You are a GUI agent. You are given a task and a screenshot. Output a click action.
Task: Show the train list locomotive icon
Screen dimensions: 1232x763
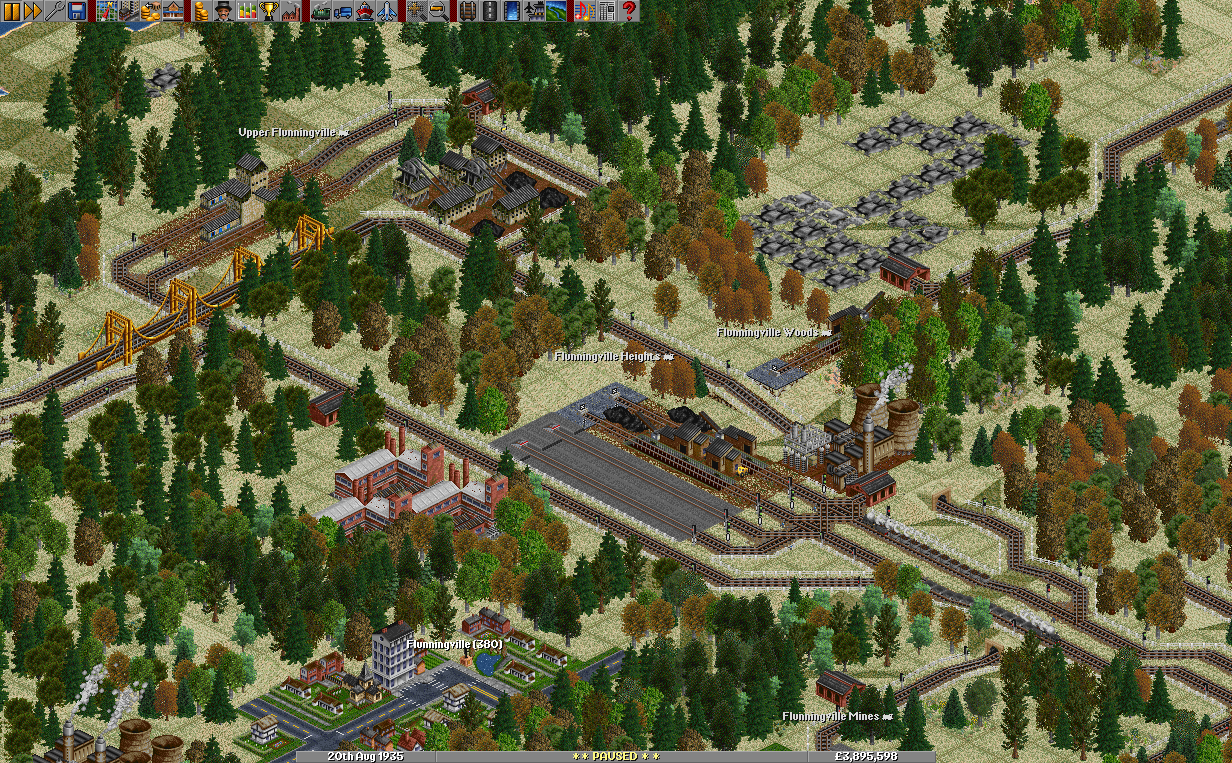click(x=321, y=11)
